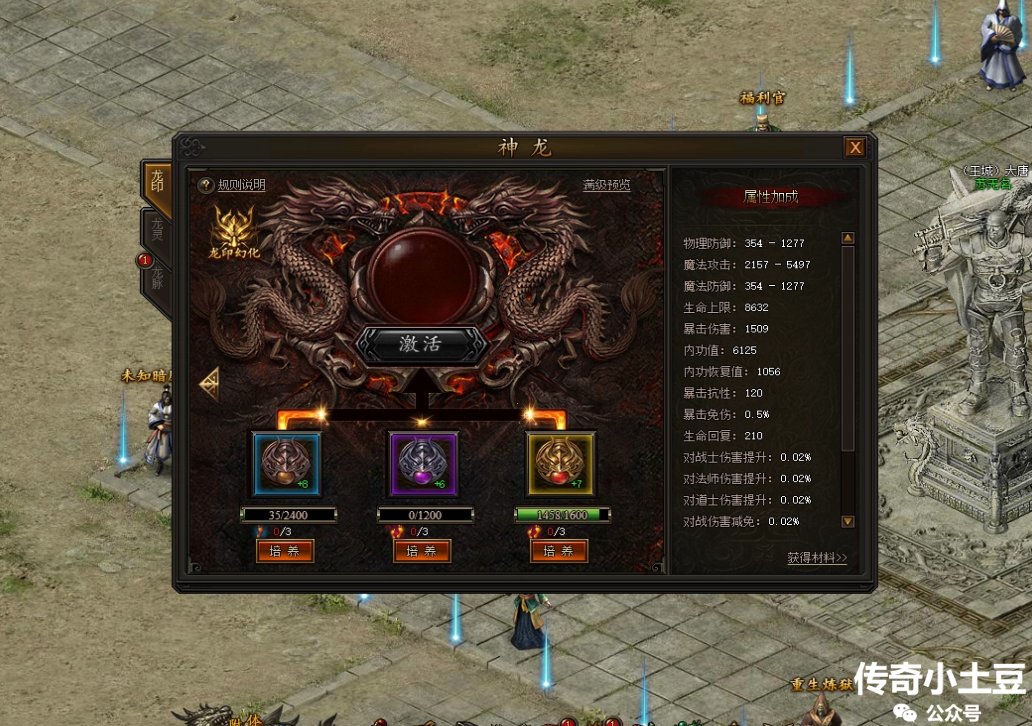Open the 规则说明 rules explanation
Image resolution: width=1032 pixels, height=726 pixels.
coord(233,185)
